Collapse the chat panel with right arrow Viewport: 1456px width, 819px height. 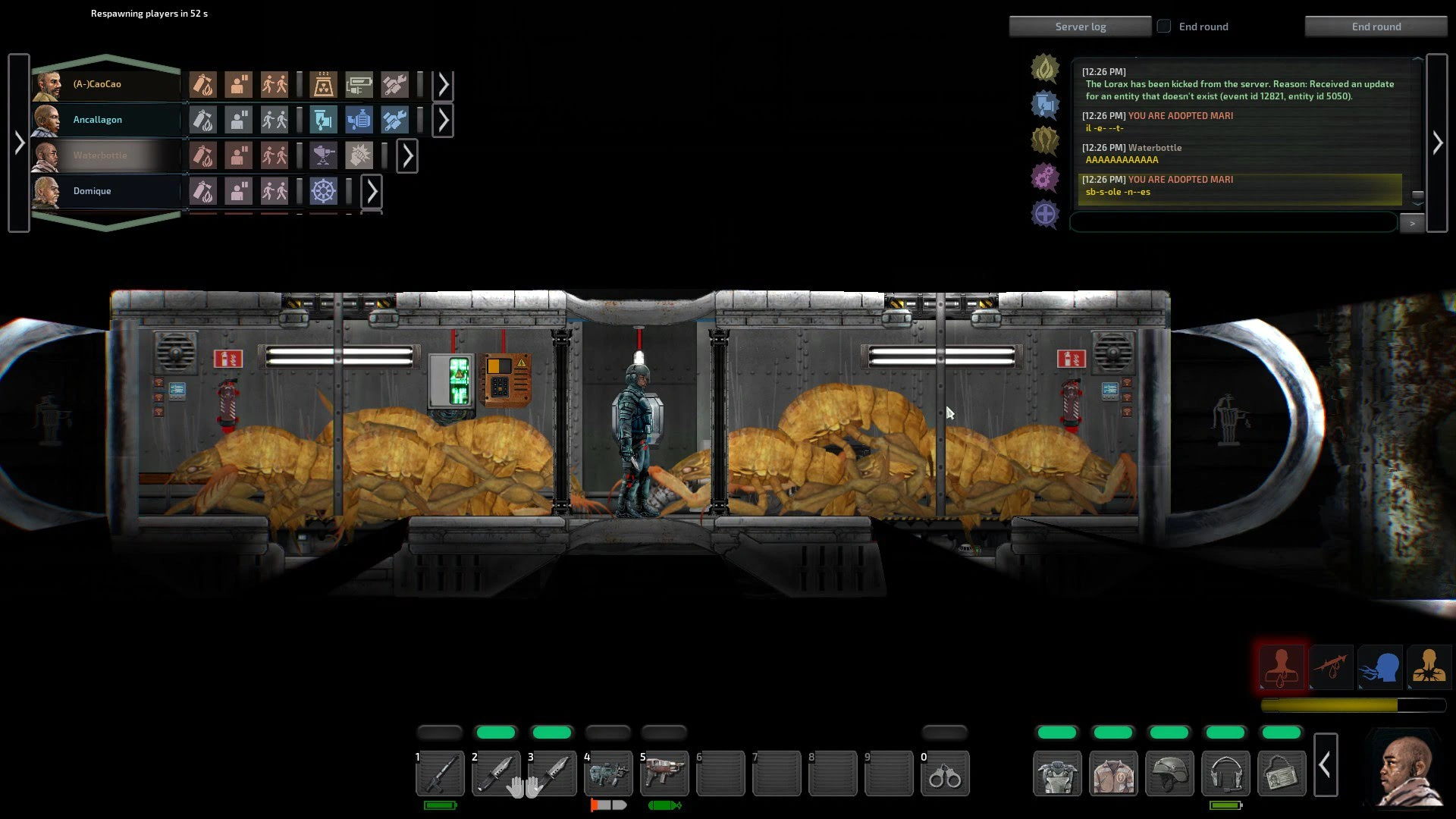coord(1437,143)
